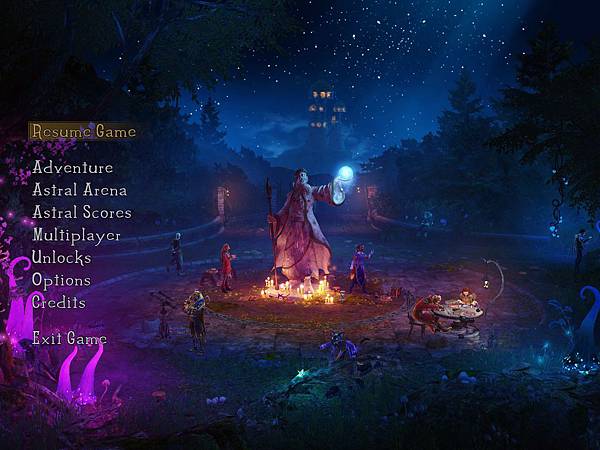Open the Adventure mode
The height and width of the screenshot is (450, 600).
pyautogui.click(x=72, y=167)
